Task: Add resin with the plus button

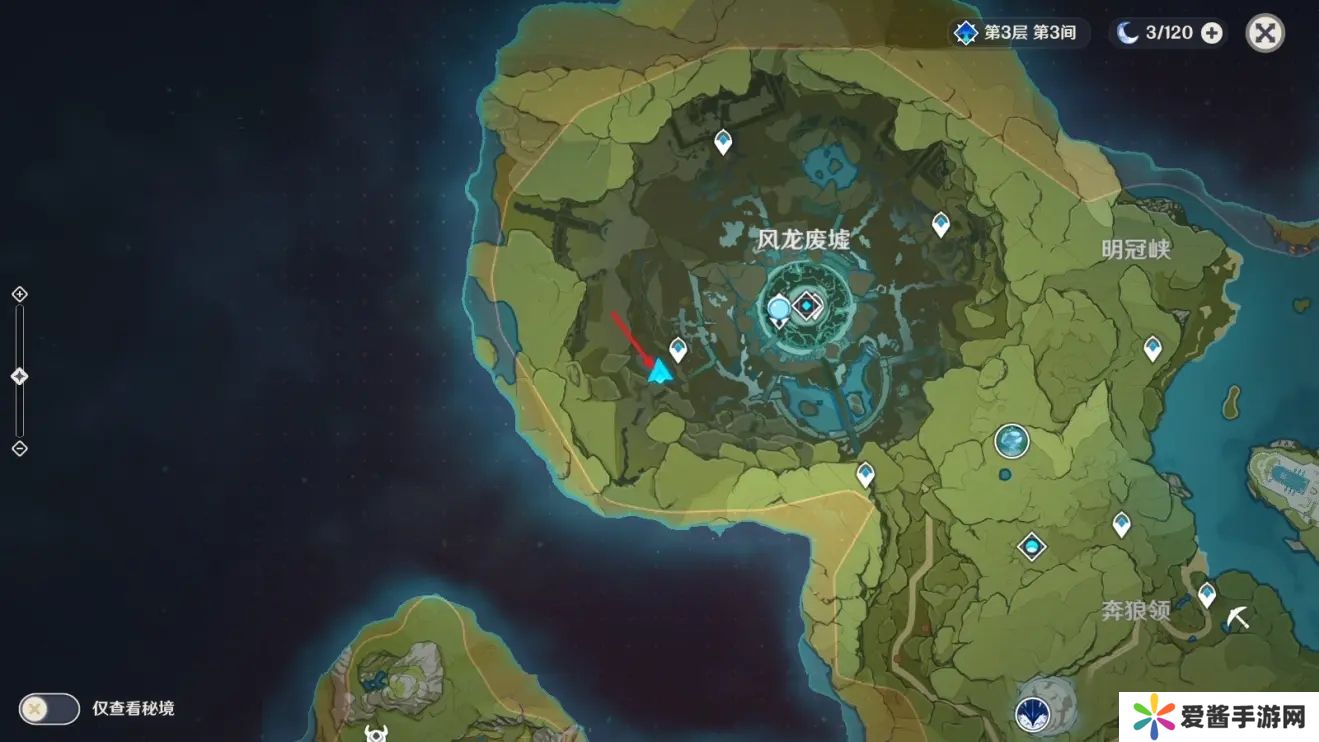Action: [x=1211, y=33]
